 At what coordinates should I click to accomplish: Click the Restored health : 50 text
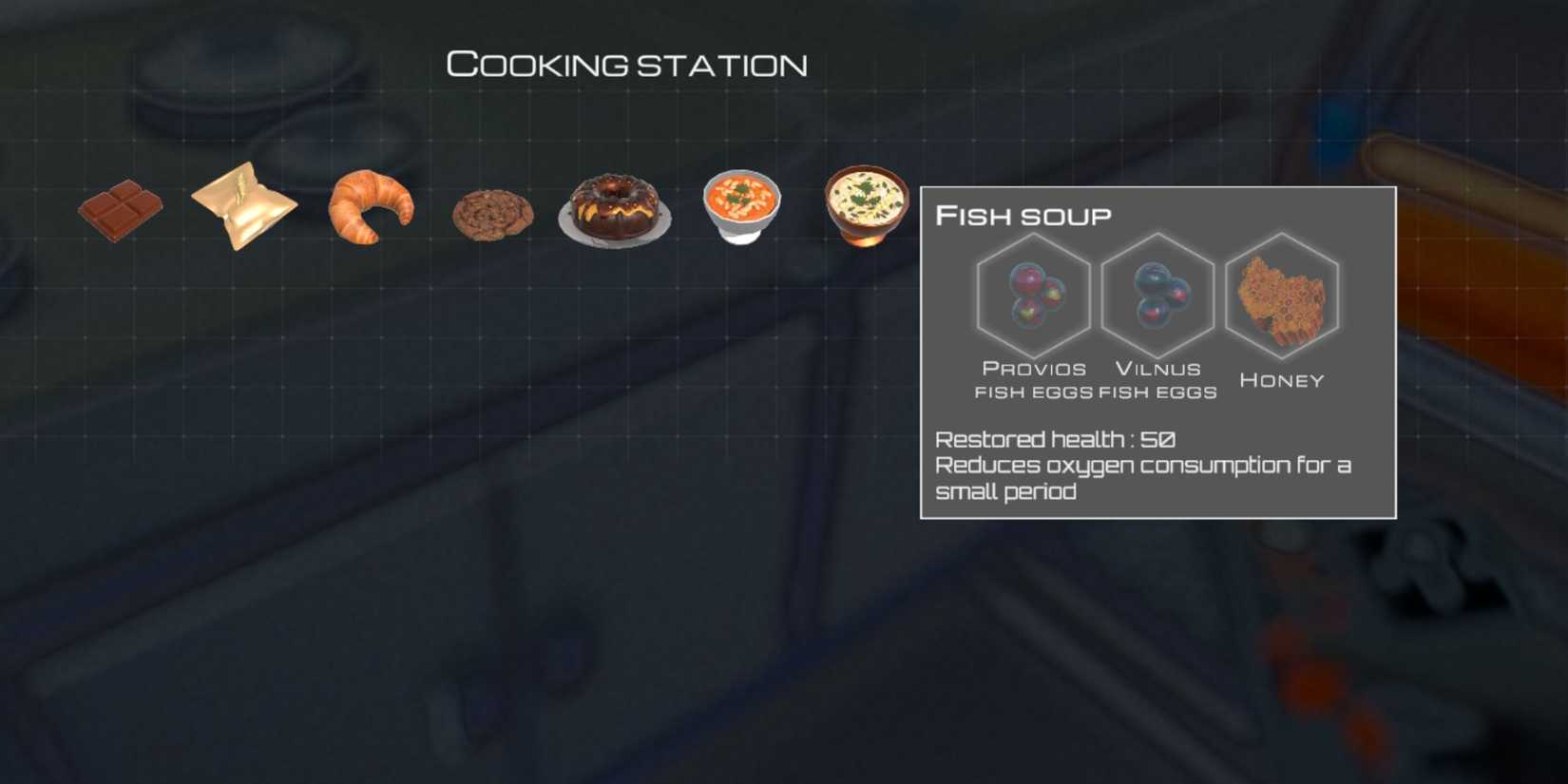tap(1055, 439)
